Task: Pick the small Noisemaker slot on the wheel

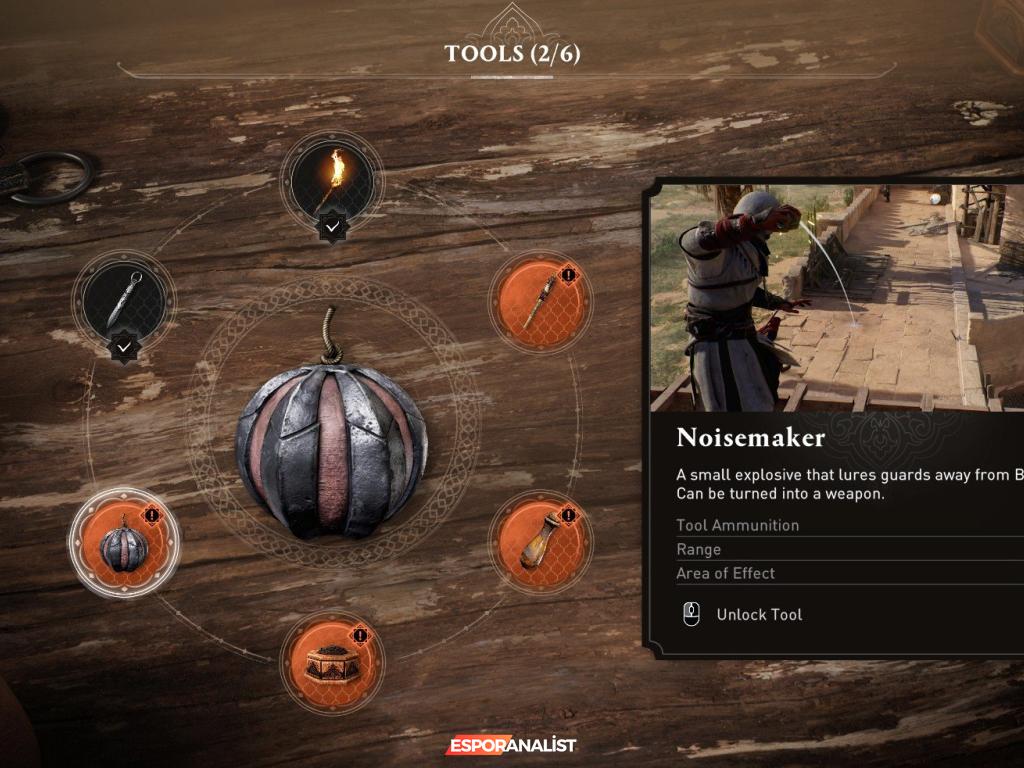Action: coord(124,543)
